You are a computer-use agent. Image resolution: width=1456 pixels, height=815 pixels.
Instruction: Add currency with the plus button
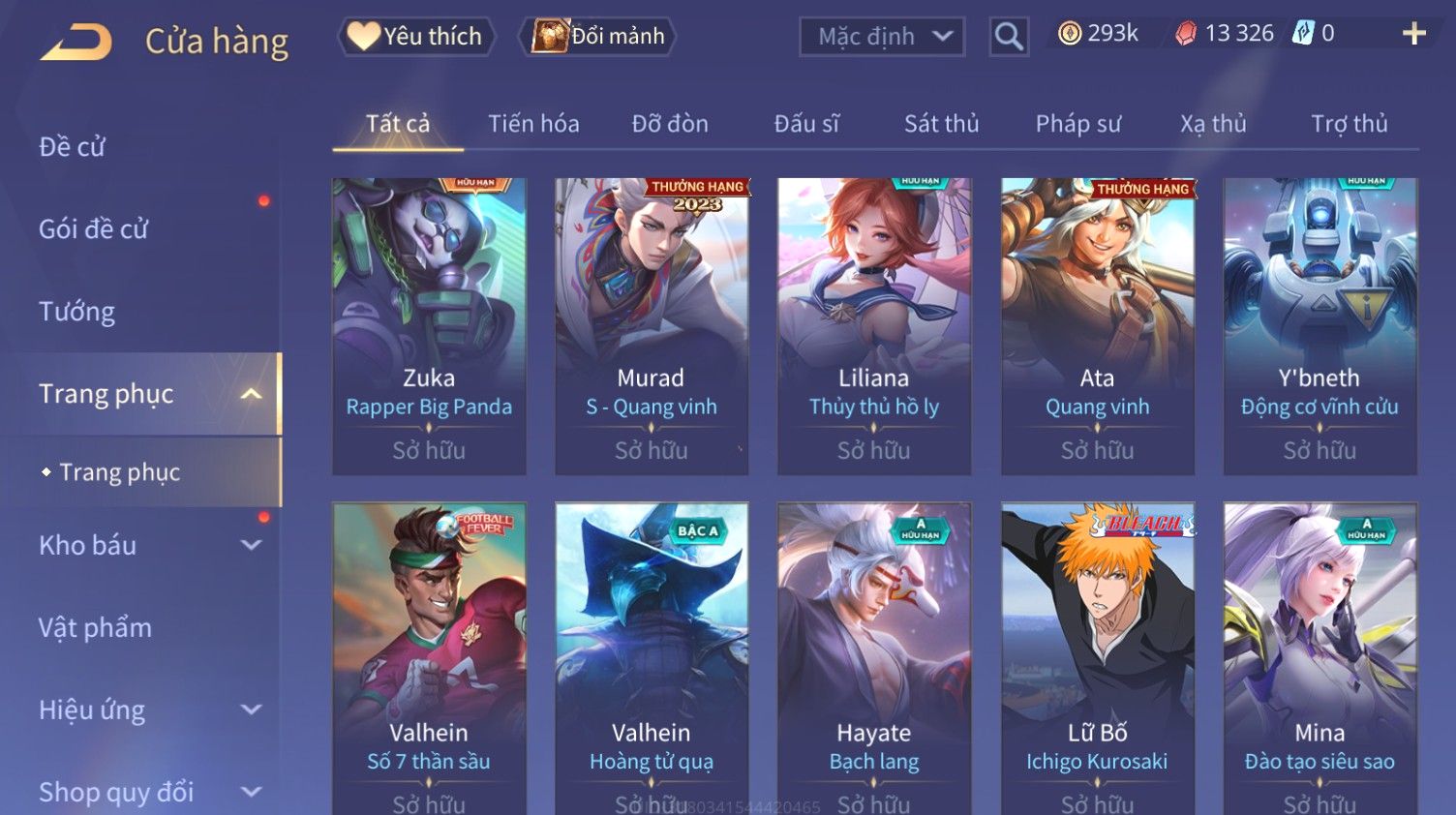point(1413,34)
